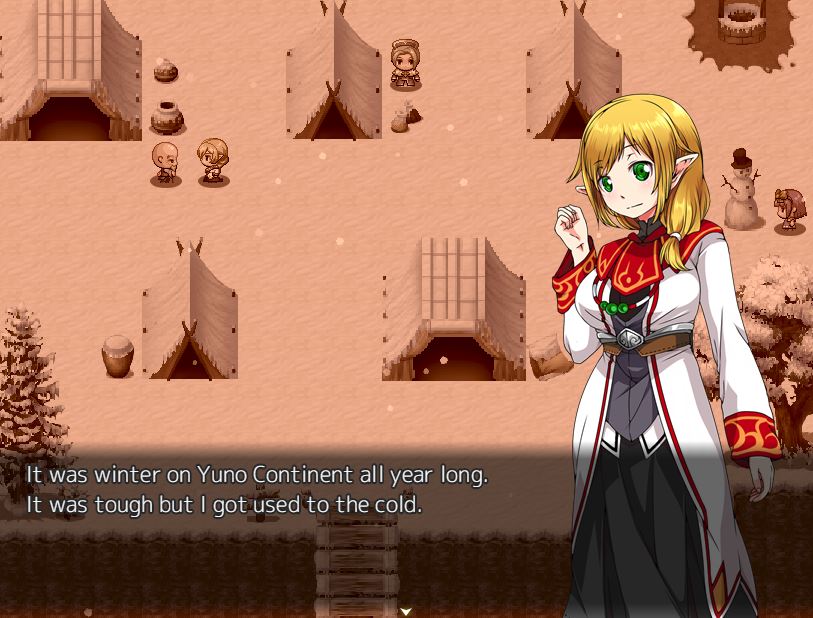
Task: Click the dialogue continue arrow indicator
Action: tap(406, 610)
